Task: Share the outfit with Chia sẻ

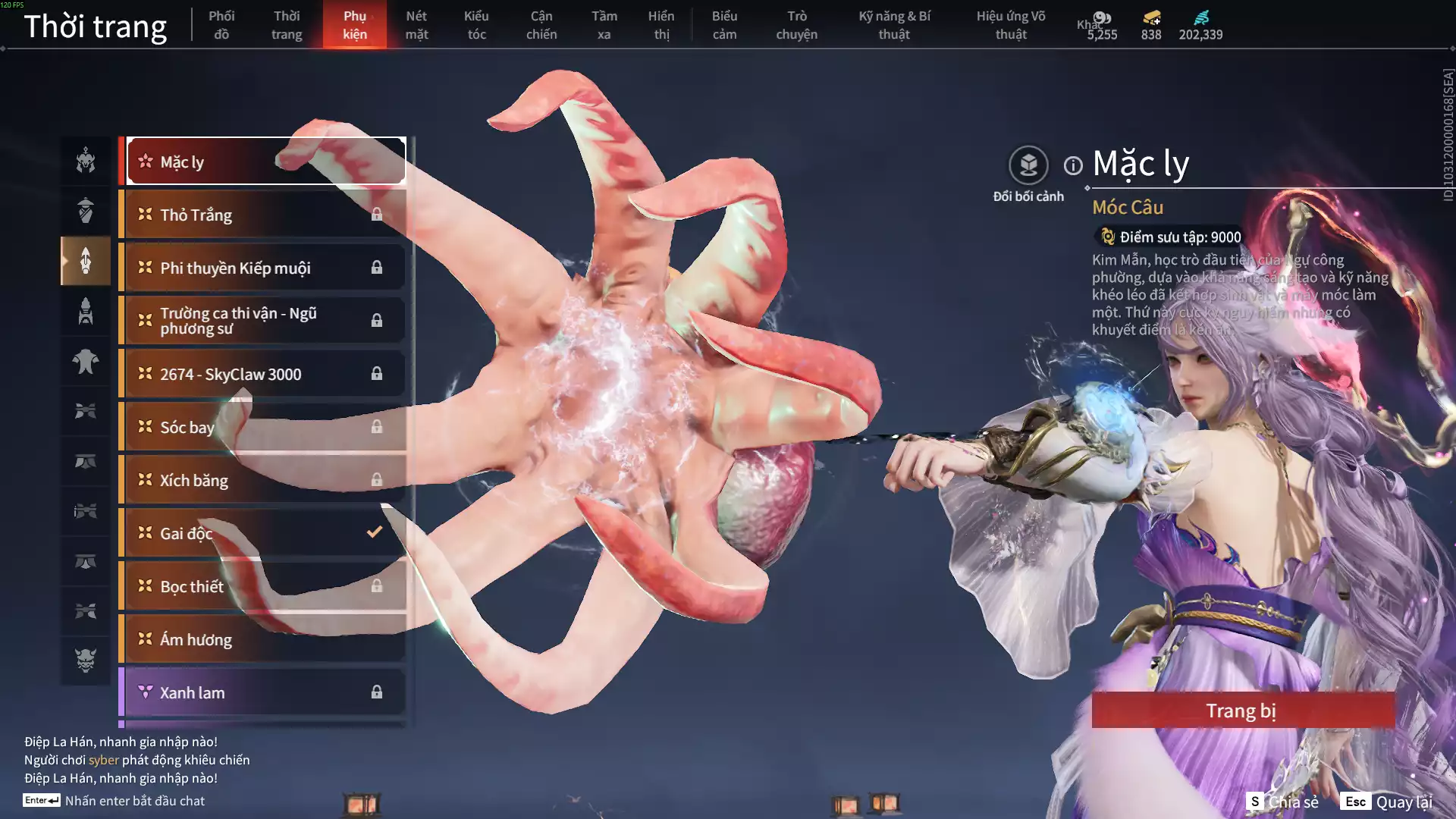Action: (1283, 802)
